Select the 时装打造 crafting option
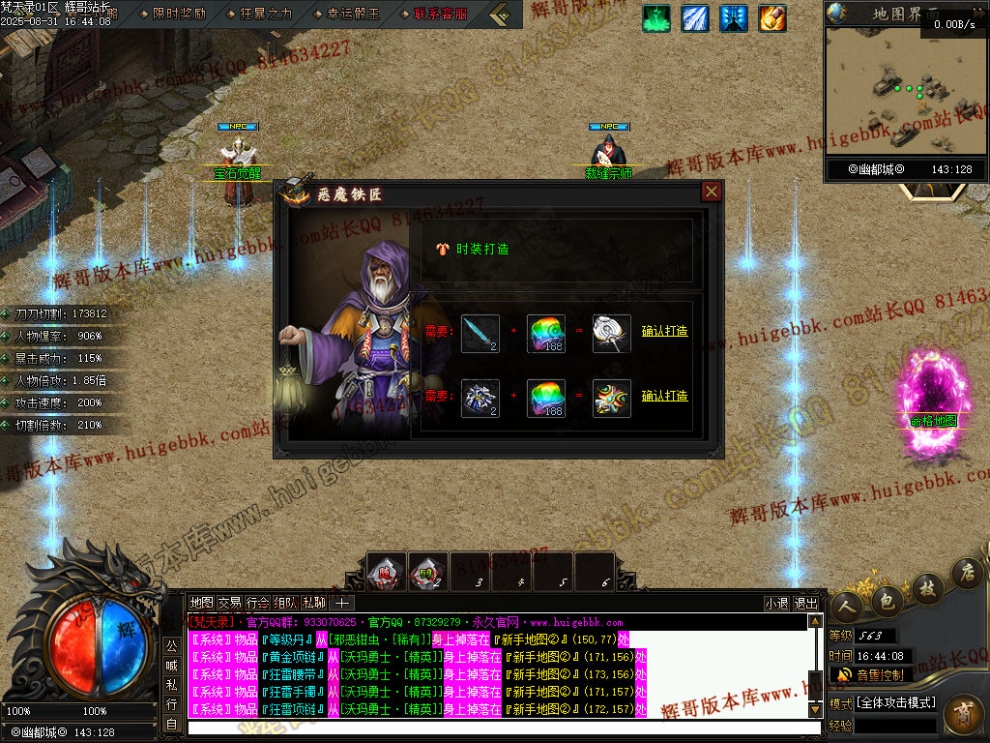The width and height of the screenshot is (990, 743). coord(482,249)
